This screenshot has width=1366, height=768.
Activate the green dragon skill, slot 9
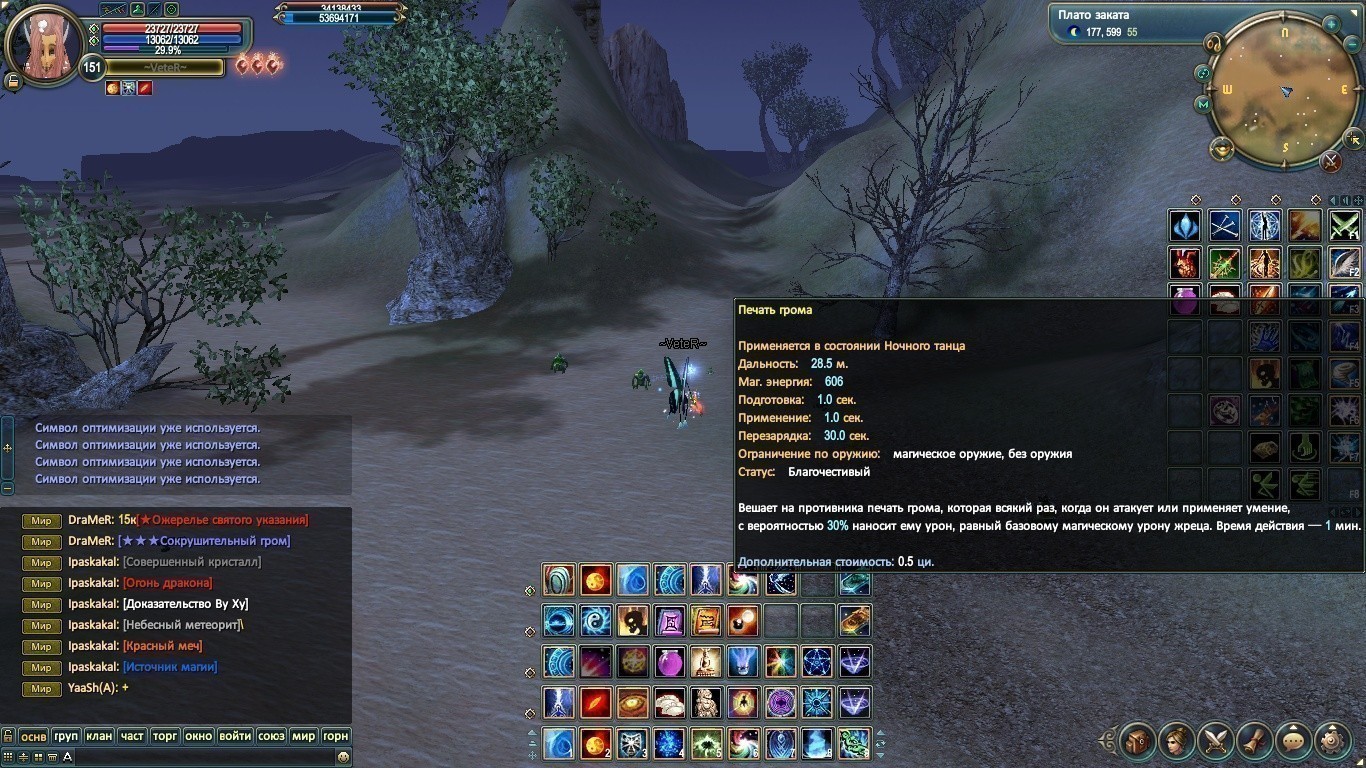tap(855, 744)
